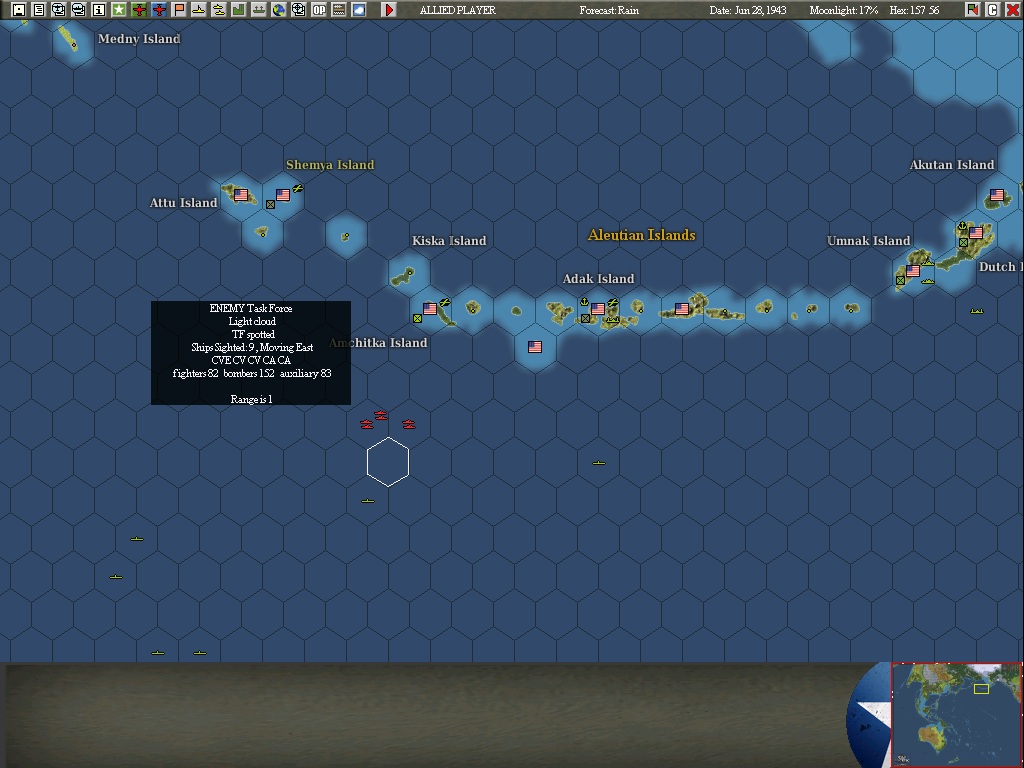Open the orange flag toolbar icon
1024x768 pixels.
pos(179,10)
